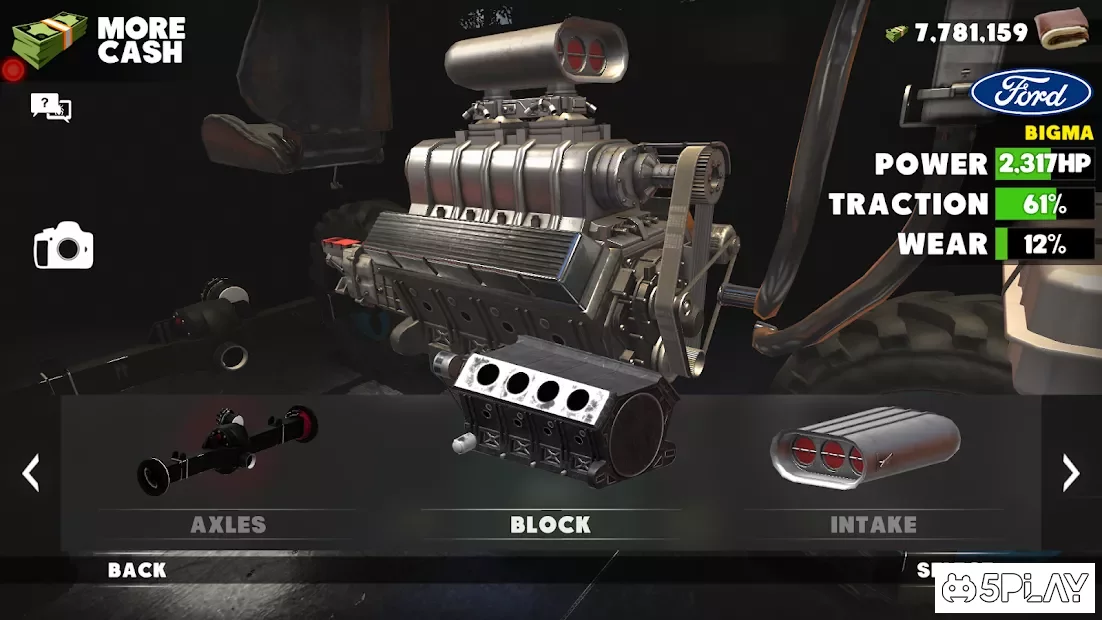Viewport: 1102px width, 620px height.
Task: Open the help chat bubble icon
Action: click(x=51, y=107)
